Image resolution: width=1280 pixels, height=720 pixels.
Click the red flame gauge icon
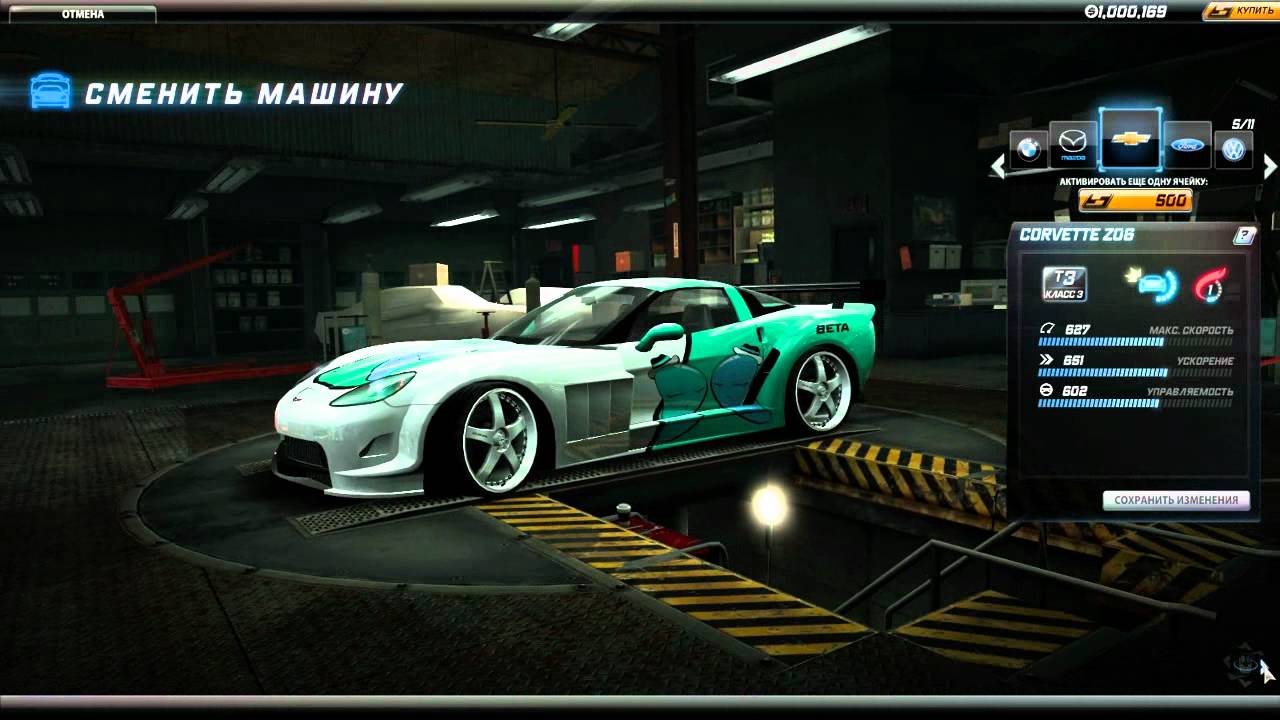click(1210, 285)
